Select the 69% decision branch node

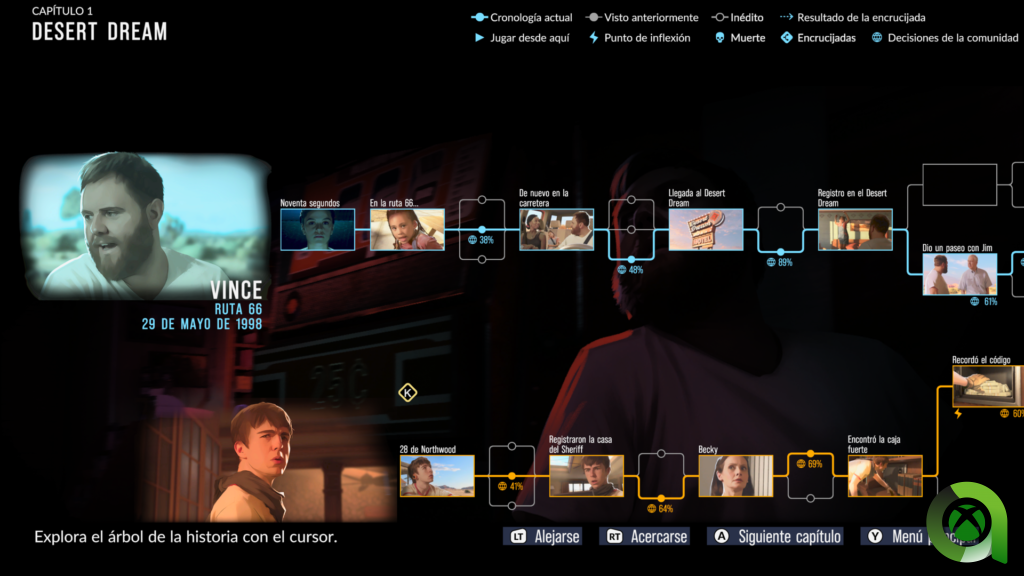810,454
